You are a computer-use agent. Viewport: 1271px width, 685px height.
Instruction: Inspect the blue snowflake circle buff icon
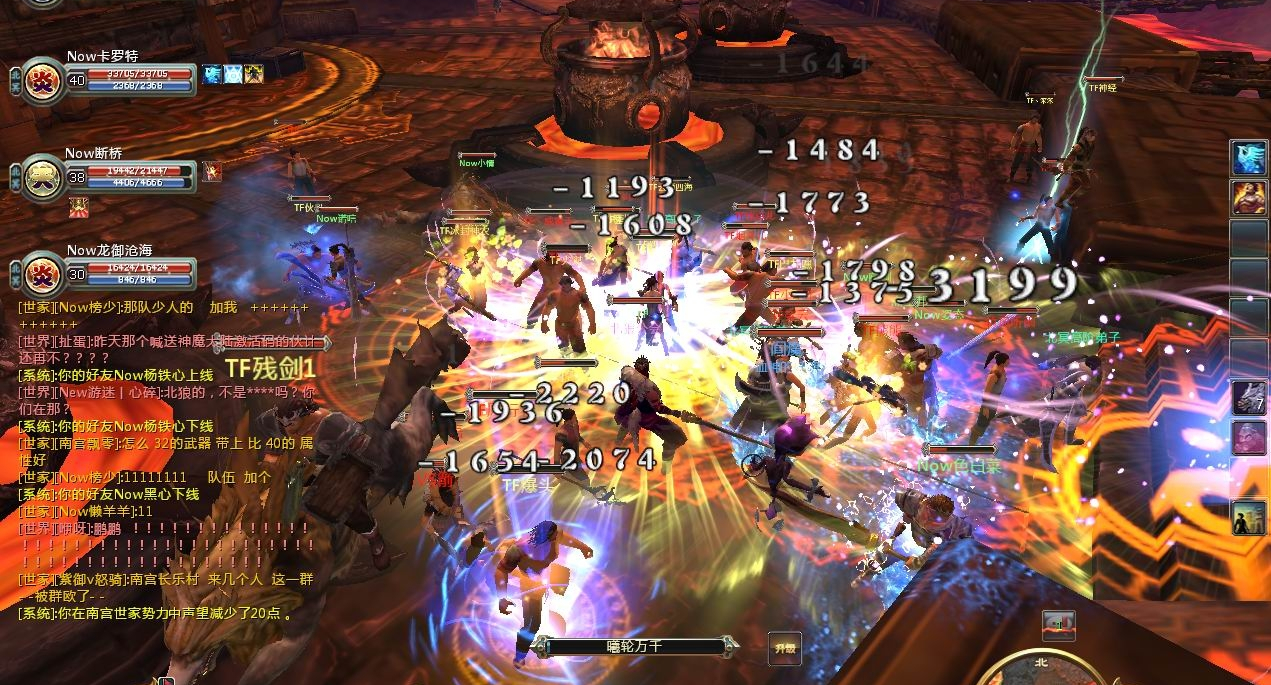coord(233,73)
